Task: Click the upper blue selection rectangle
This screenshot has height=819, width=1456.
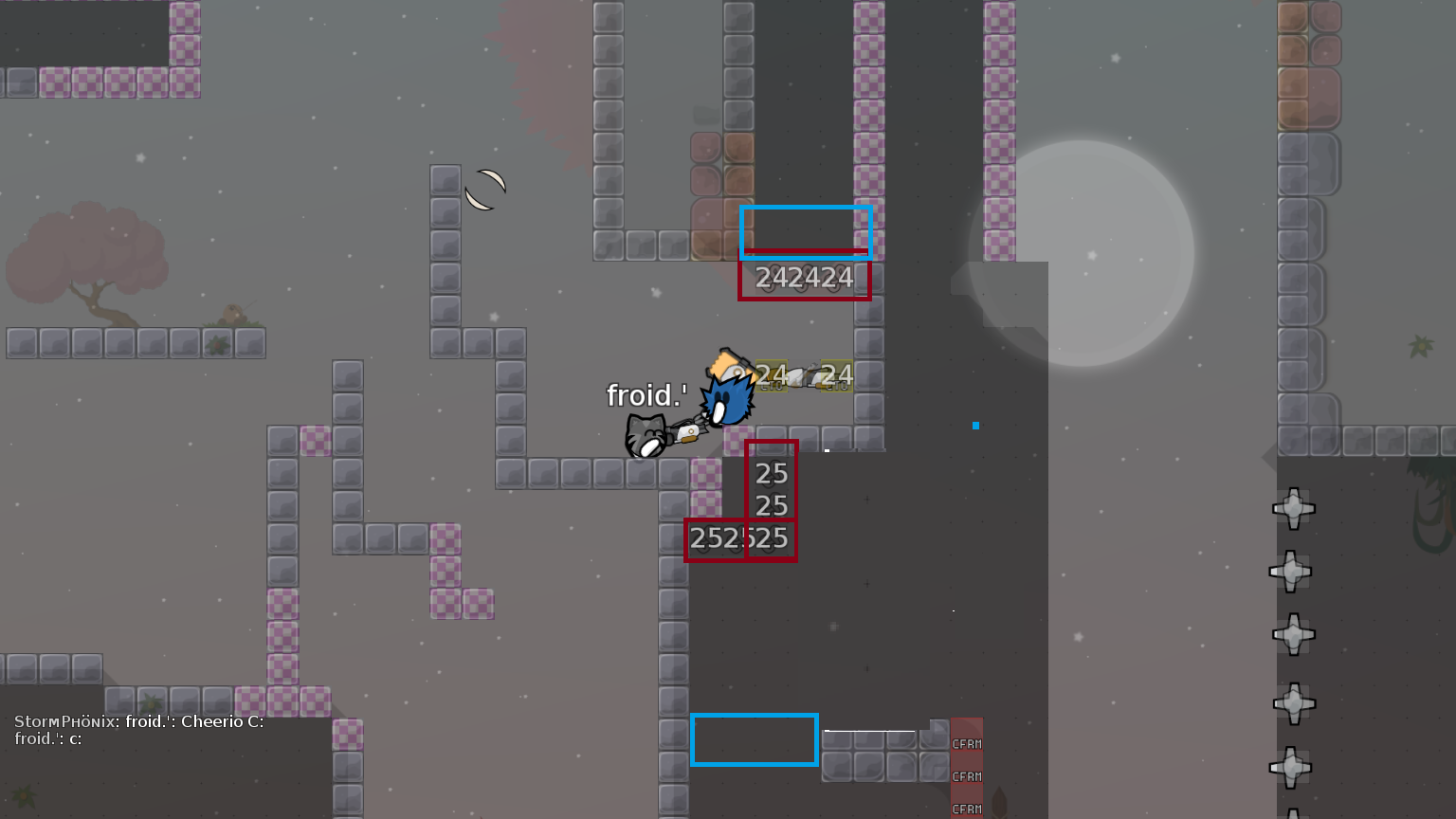Action: (806, 232)
